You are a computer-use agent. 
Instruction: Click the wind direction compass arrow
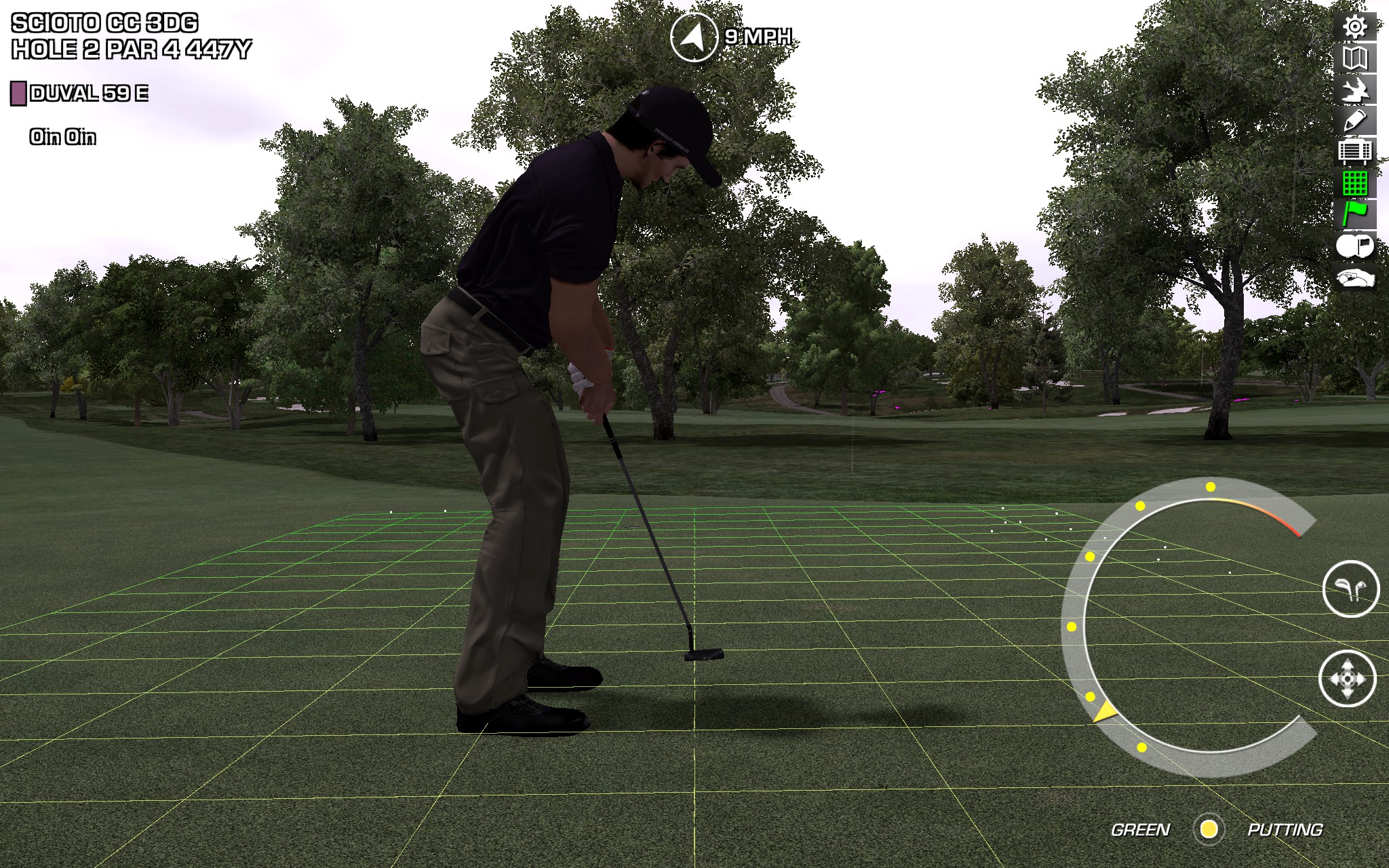[693, 38]
